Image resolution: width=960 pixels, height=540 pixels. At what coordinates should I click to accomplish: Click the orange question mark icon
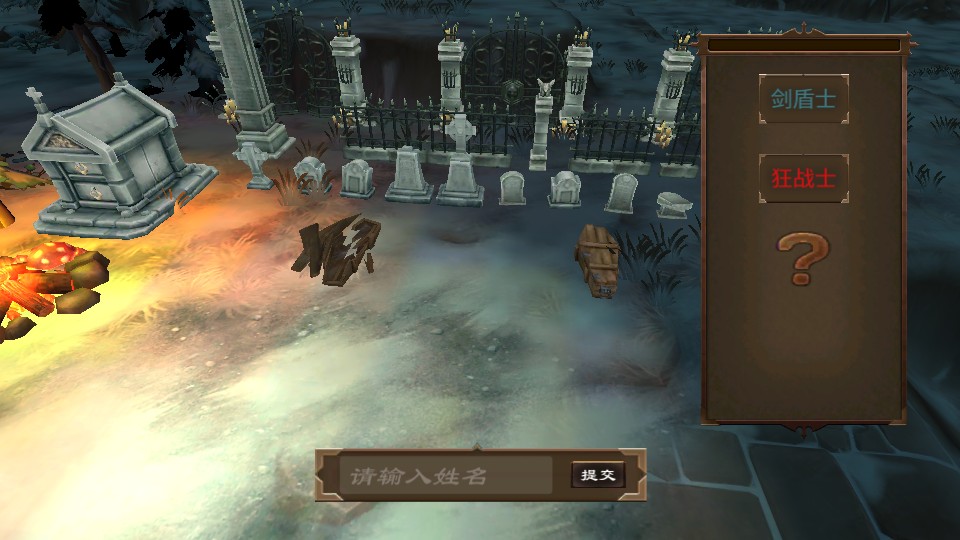[803, 257]
